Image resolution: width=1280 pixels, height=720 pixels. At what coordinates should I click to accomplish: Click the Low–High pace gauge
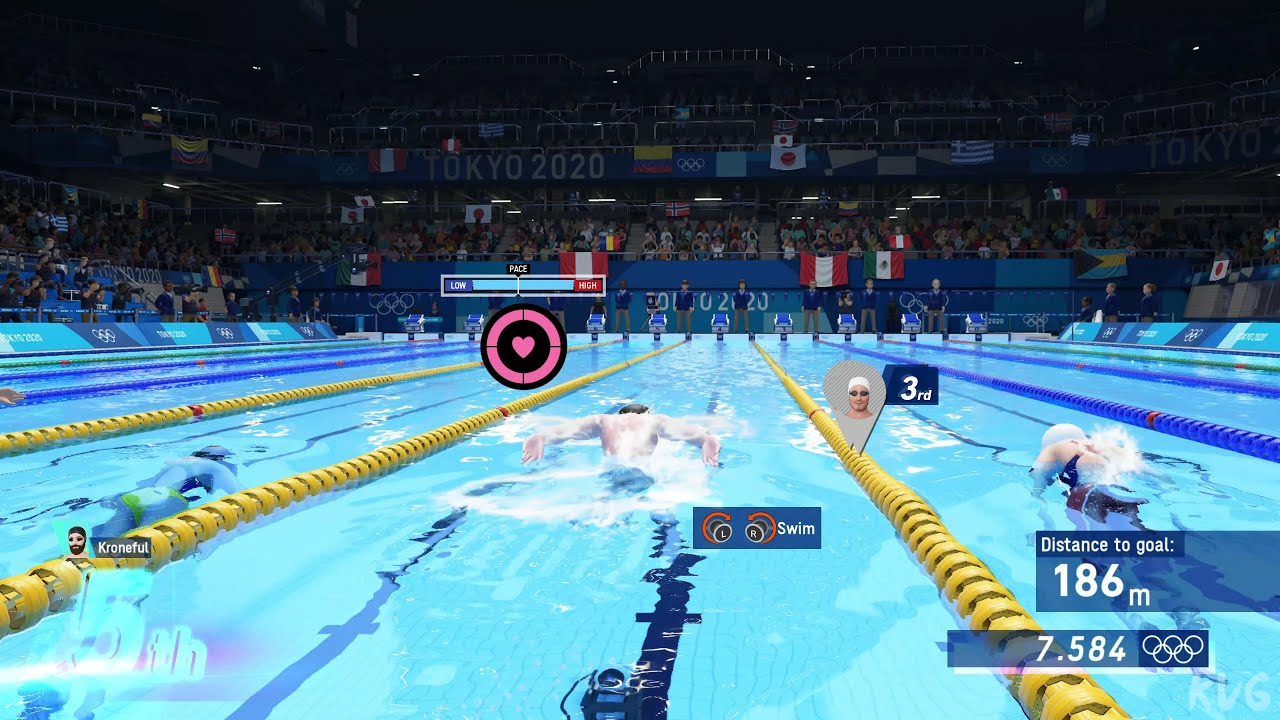[x=523, y=285]
